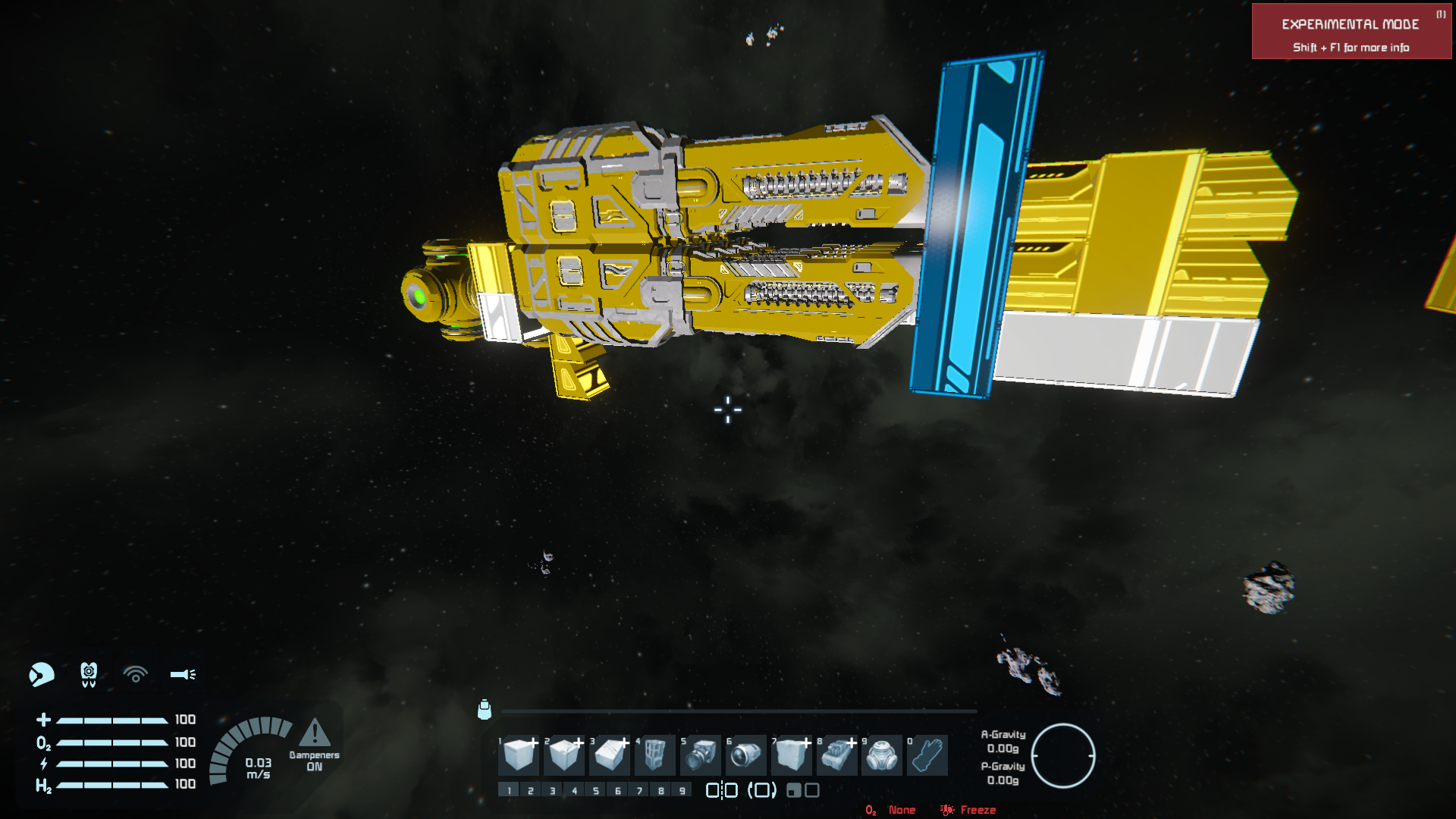Switch to toolbar page 2
The image size is (1456, 819).
pos(531,790)
